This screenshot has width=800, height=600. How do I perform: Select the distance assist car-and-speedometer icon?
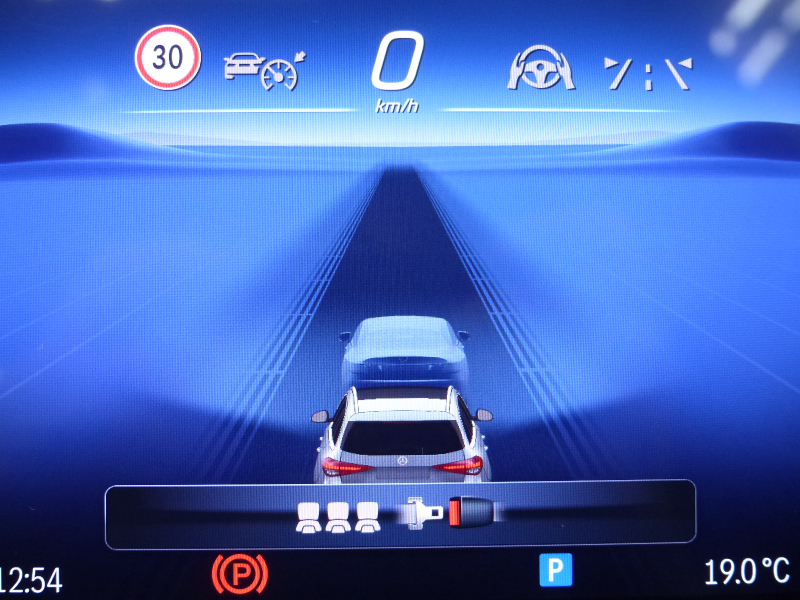(x=264, y=69)
